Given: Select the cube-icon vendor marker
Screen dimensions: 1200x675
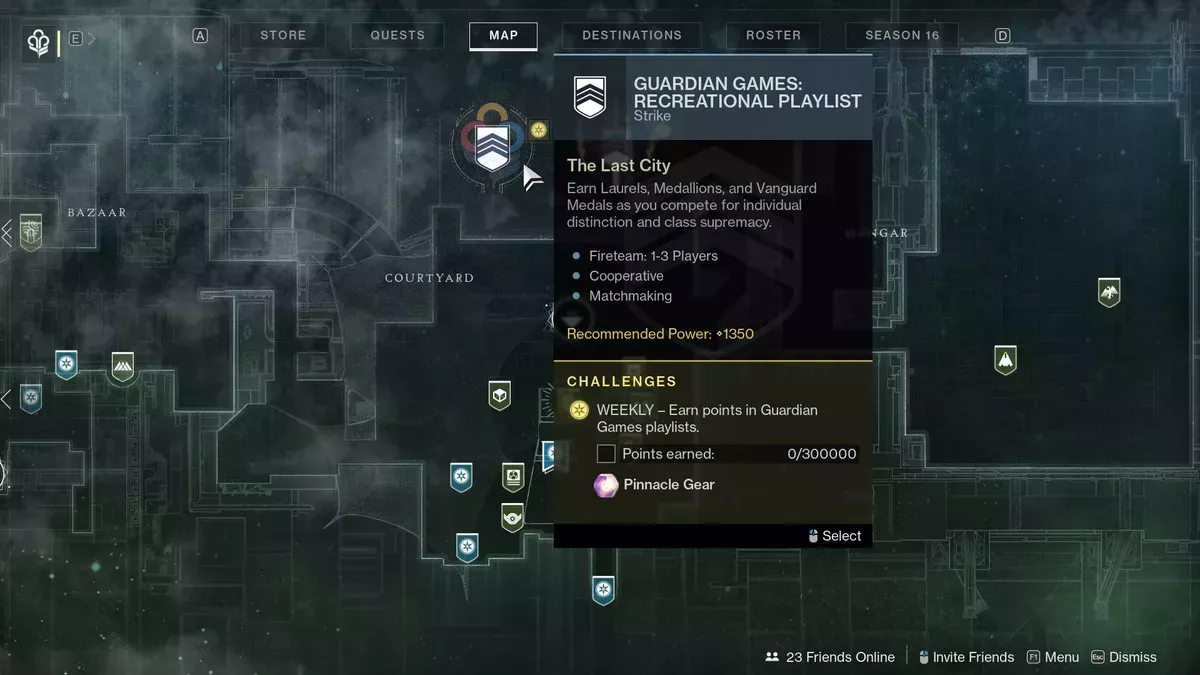Looking at the screenshot, I should tap(499, 396).
